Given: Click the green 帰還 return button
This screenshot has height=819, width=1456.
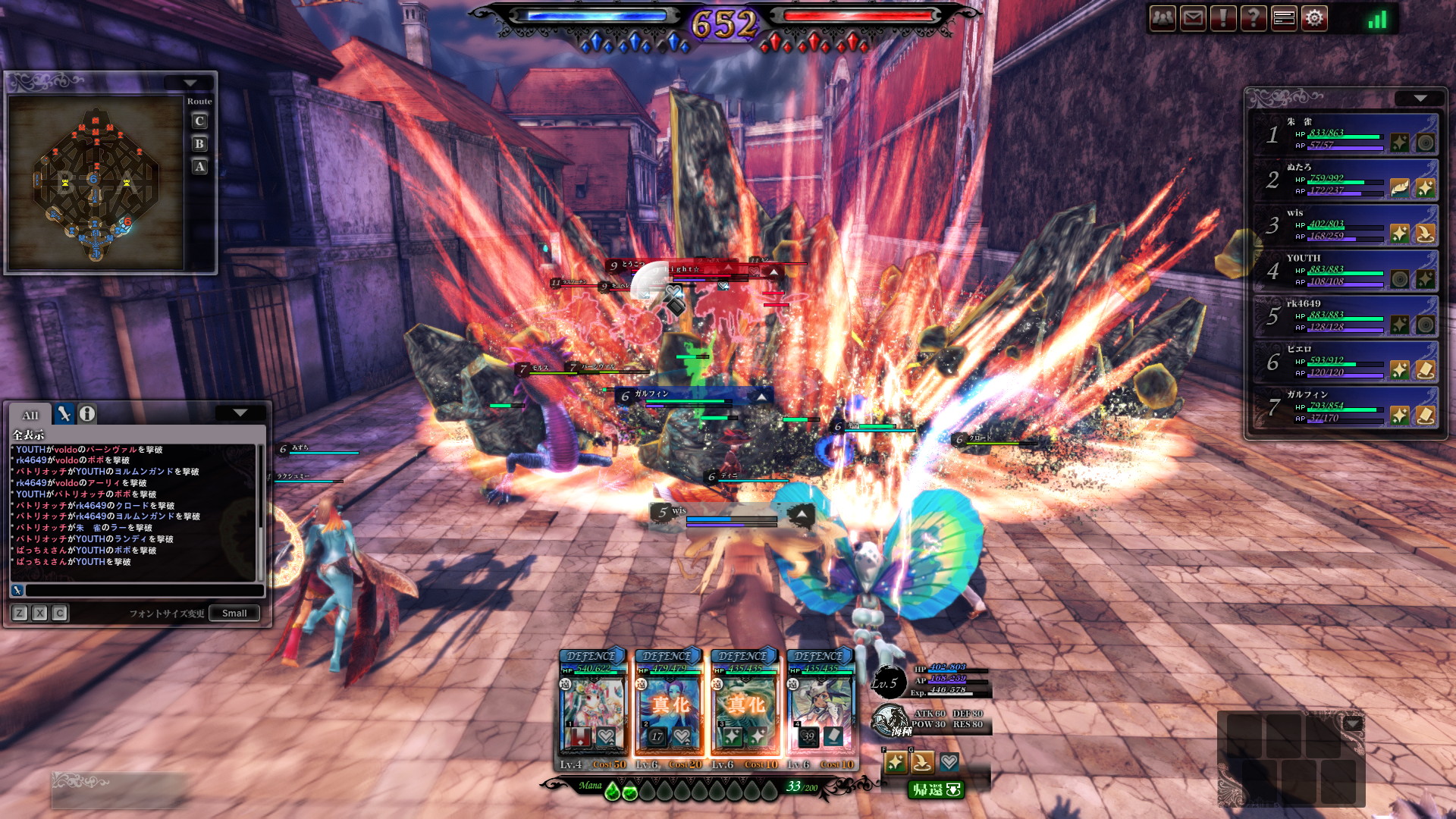Looking at the screenshot, I should point(936,789).
